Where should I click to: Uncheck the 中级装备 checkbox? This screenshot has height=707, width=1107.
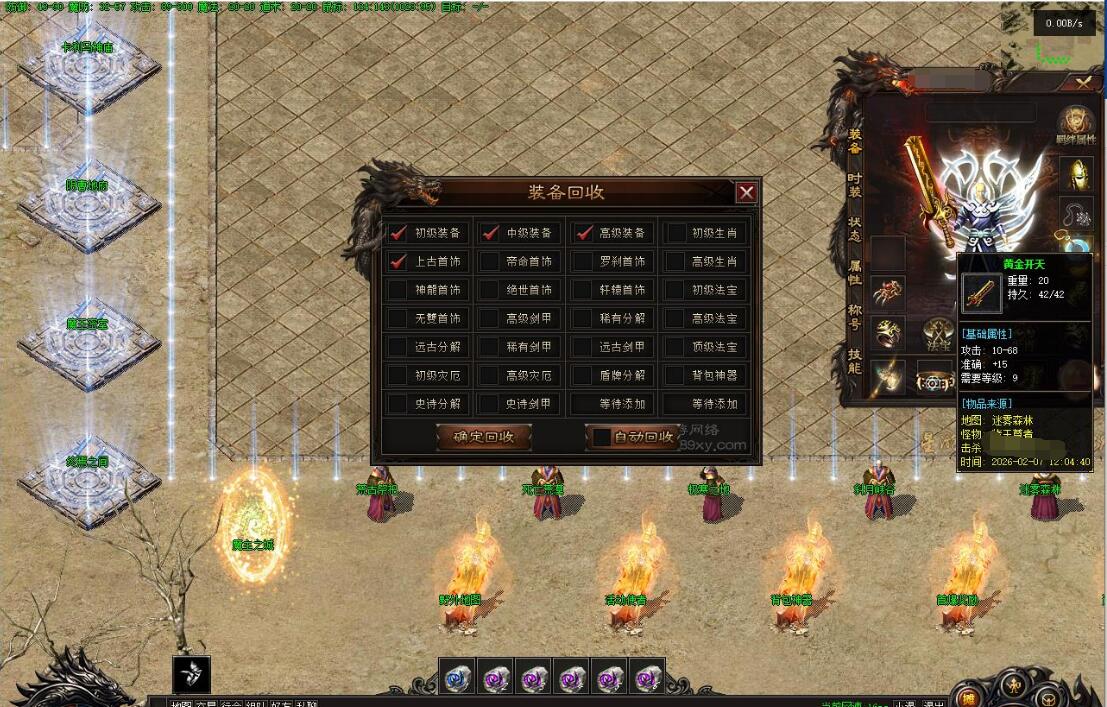coord(490,233)
